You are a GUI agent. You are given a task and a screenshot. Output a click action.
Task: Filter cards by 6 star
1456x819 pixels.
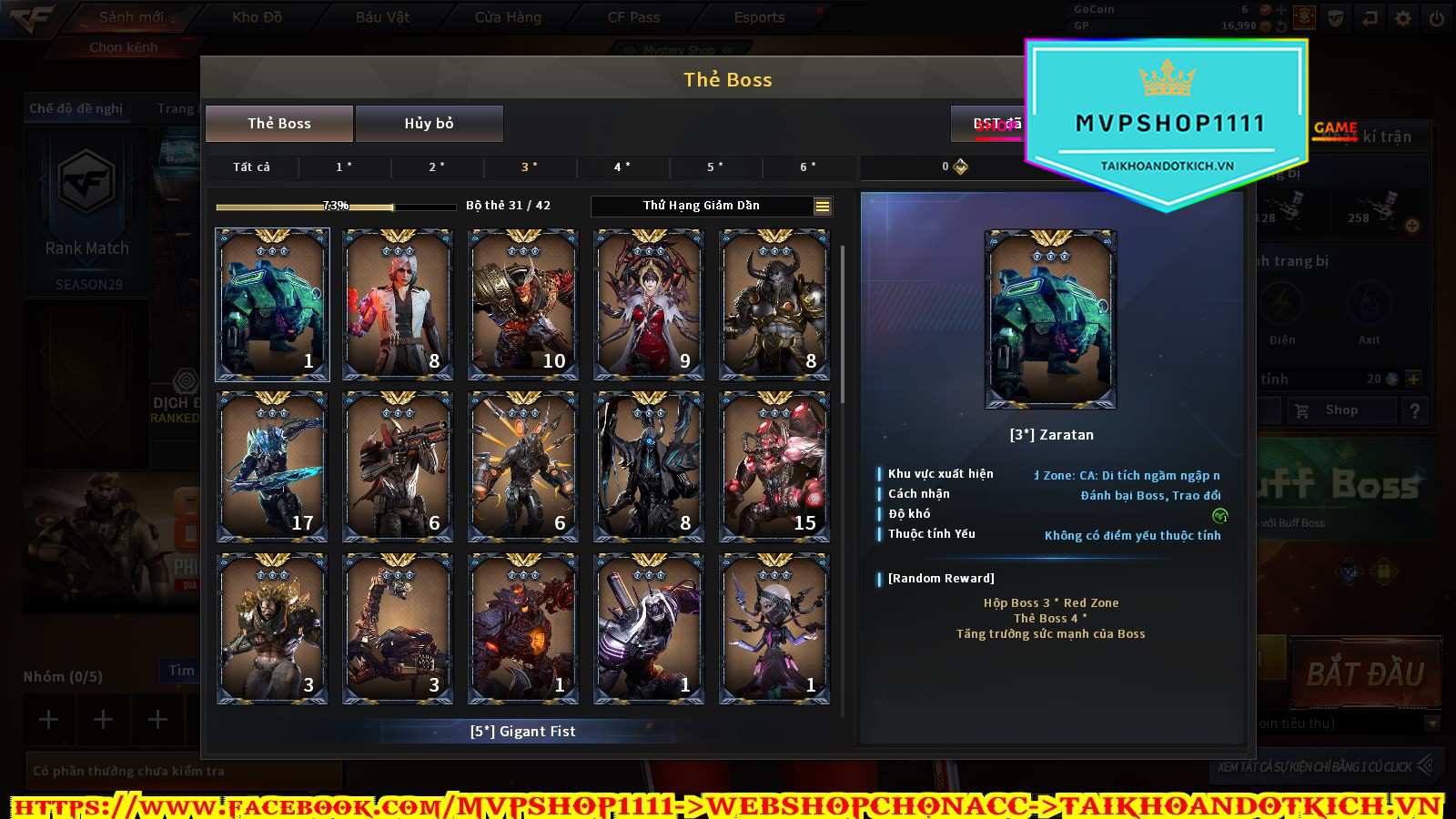click(x=807, y=167)
